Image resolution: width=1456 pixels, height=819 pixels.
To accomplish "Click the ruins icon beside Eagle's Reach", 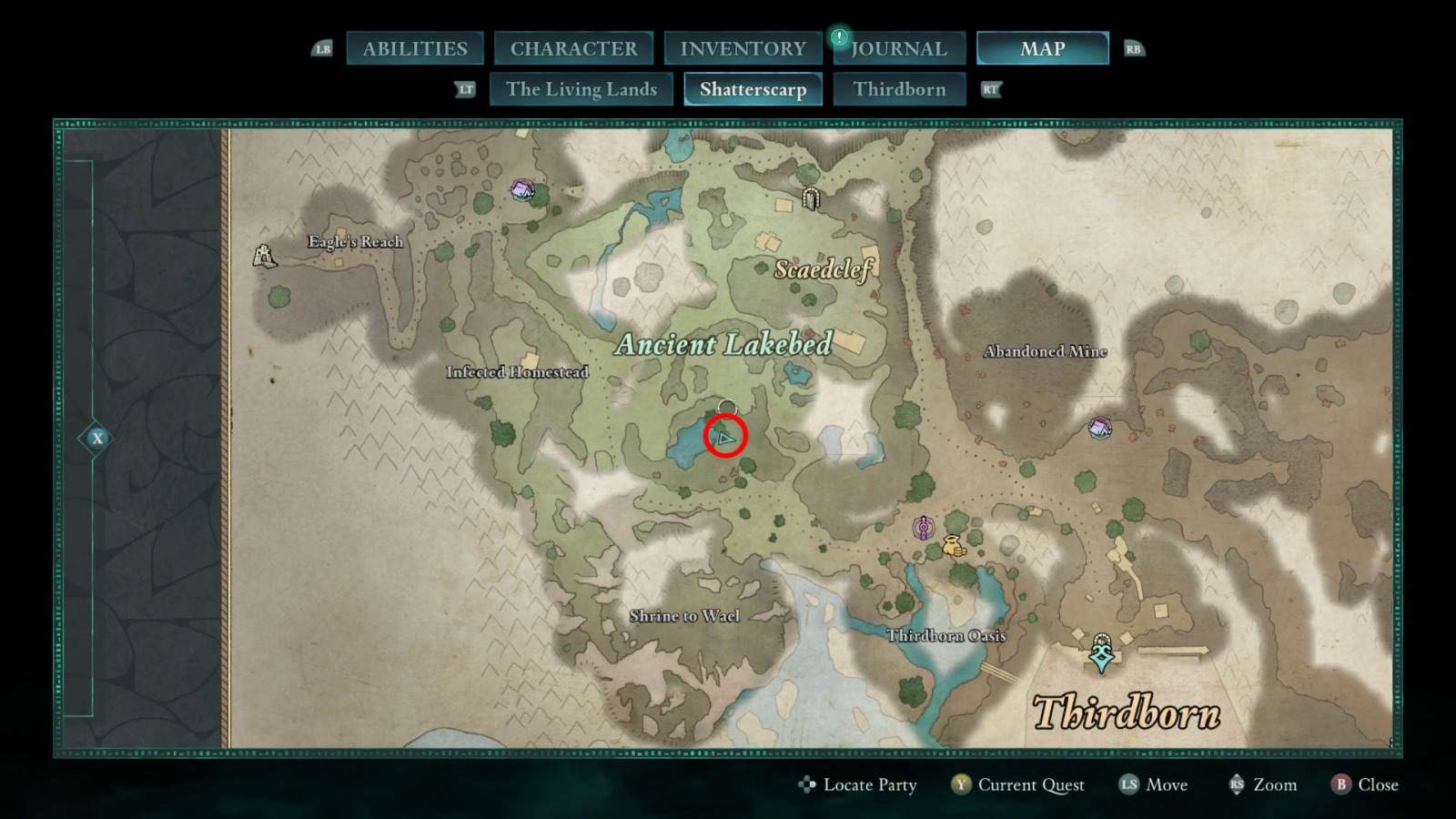I will (263, 256).
